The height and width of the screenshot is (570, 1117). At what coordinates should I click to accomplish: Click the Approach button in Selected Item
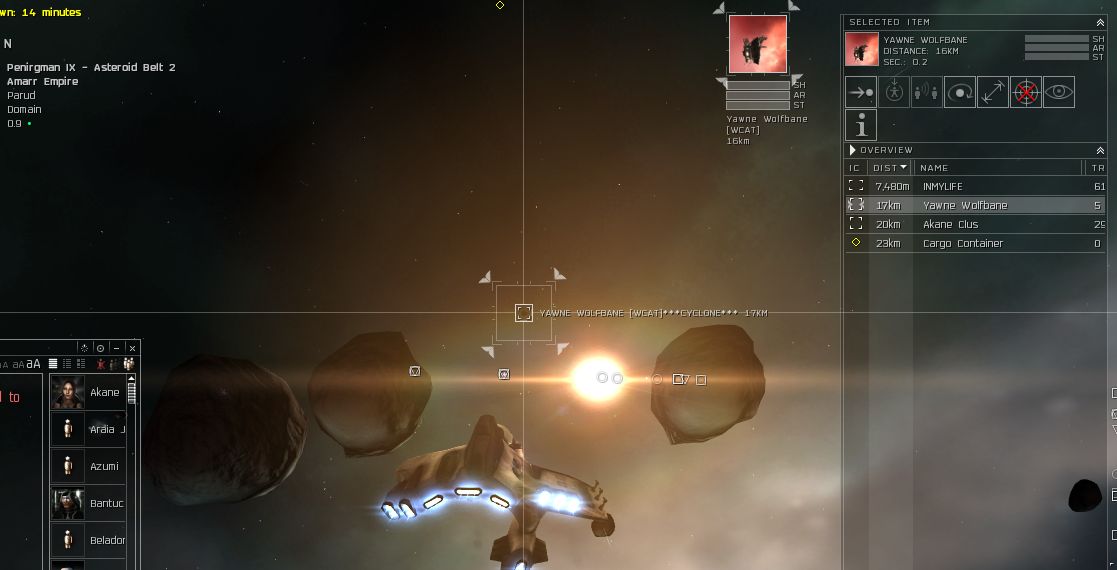861,92
